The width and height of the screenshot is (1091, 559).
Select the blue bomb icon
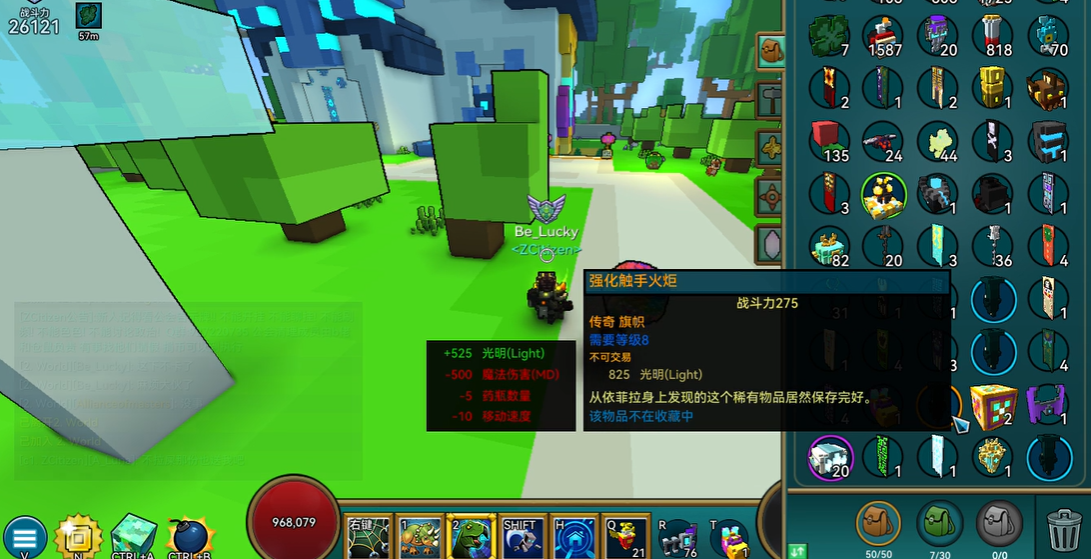click(x=189, y=538)
